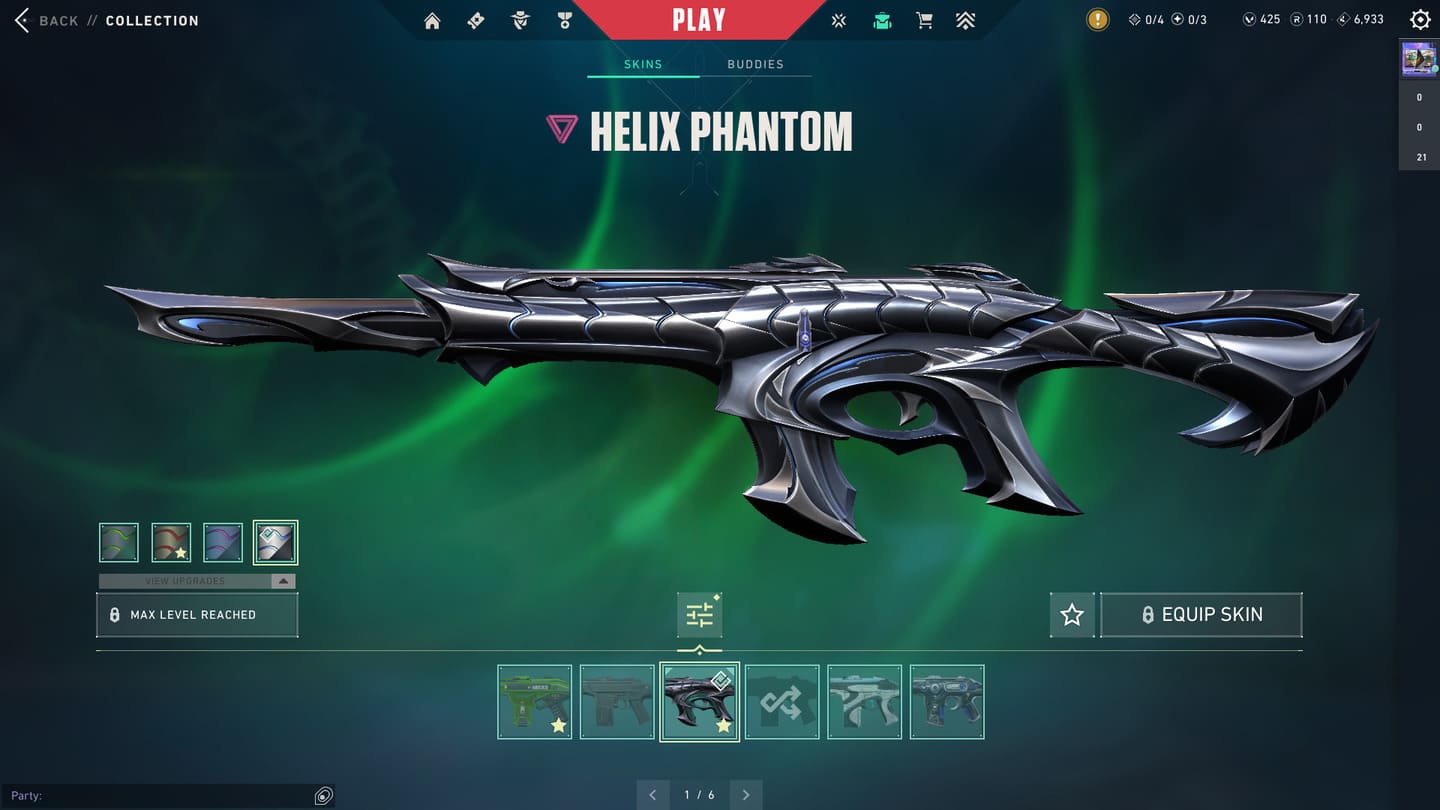Expand the View Upgrades arrow
Viewport: 1440px width, 810px height.
[x=283, y=581]
